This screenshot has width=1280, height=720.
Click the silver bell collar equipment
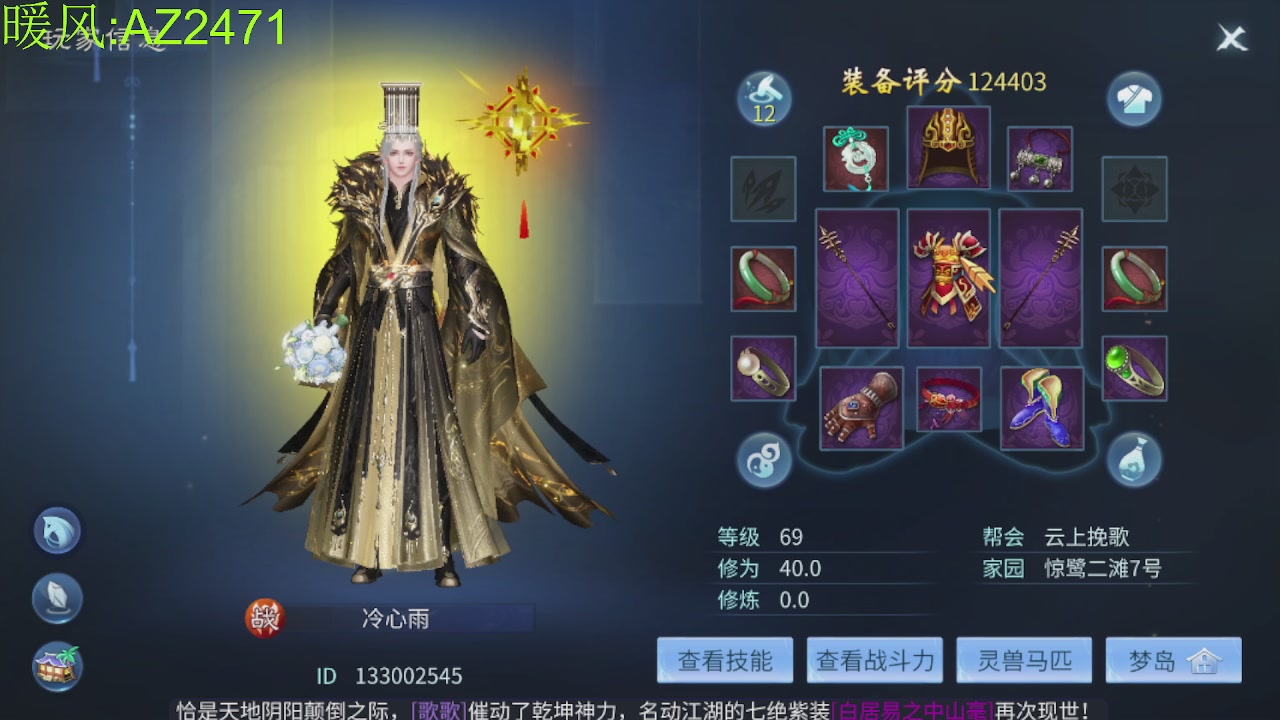tap(1042, 159)
